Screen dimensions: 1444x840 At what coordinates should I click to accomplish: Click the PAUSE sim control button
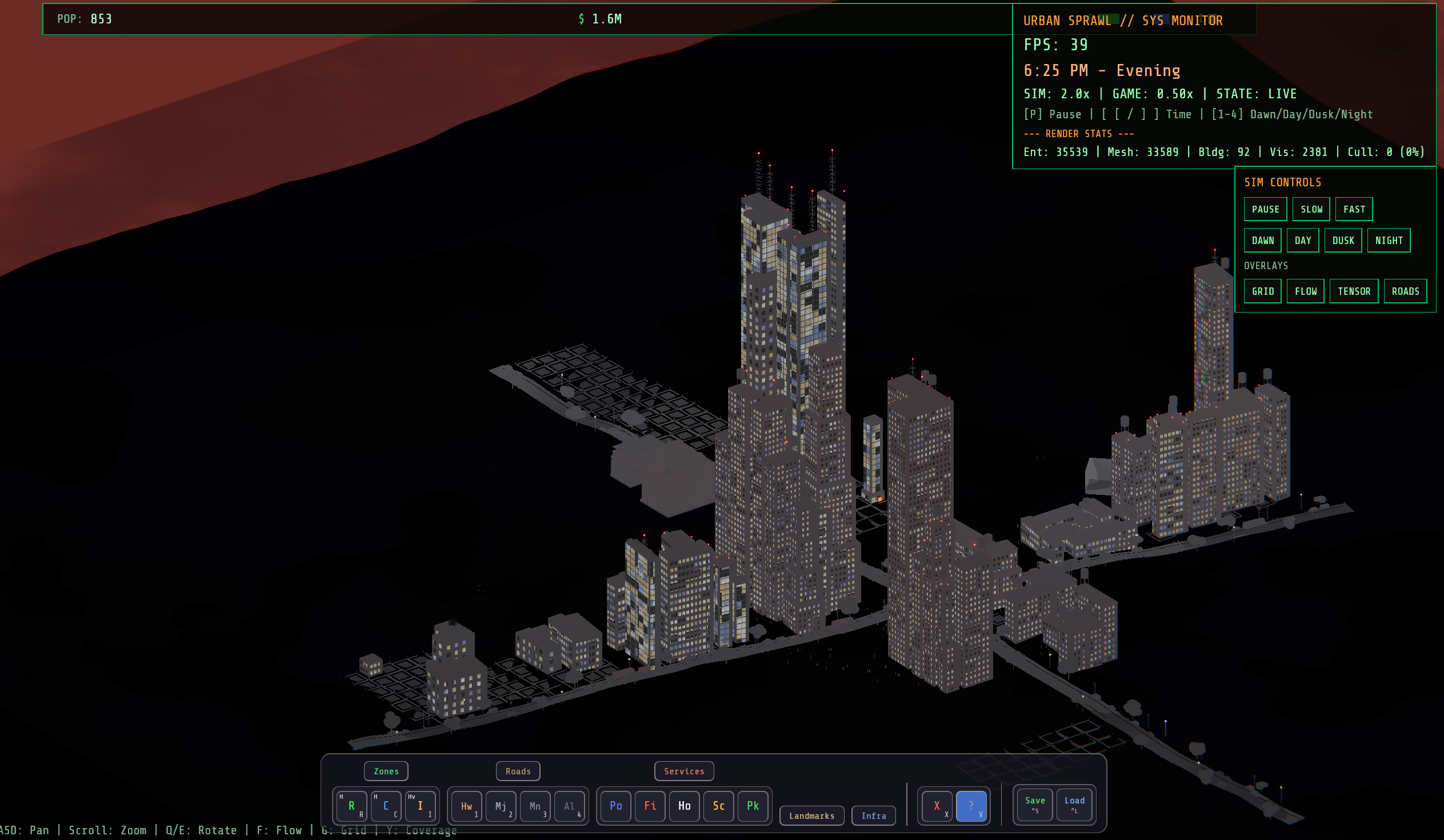pos(1265,209)
